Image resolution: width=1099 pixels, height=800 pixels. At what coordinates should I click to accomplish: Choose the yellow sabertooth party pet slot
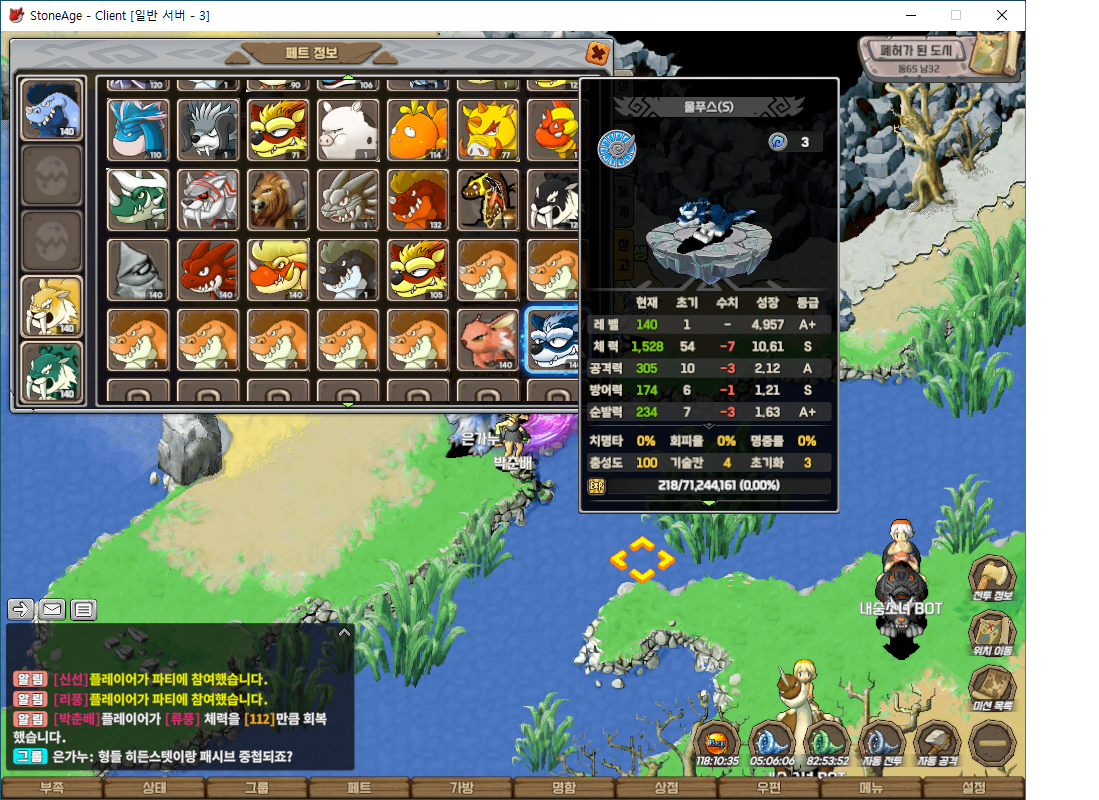pyautogui.click(x=51, y=306)
